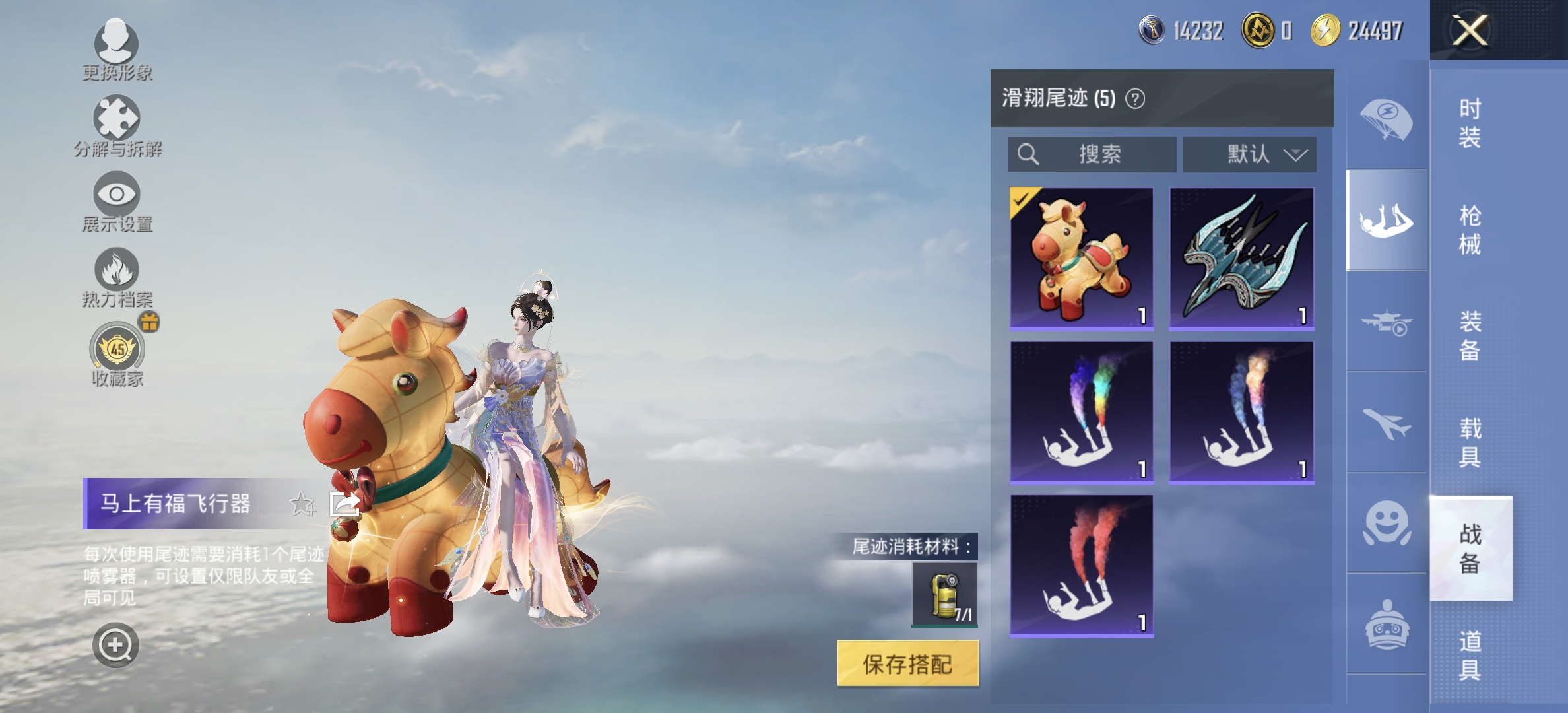1568x713 pixels.
Task: Open the parachute customization icon
Action: [x=1387, y=119]
